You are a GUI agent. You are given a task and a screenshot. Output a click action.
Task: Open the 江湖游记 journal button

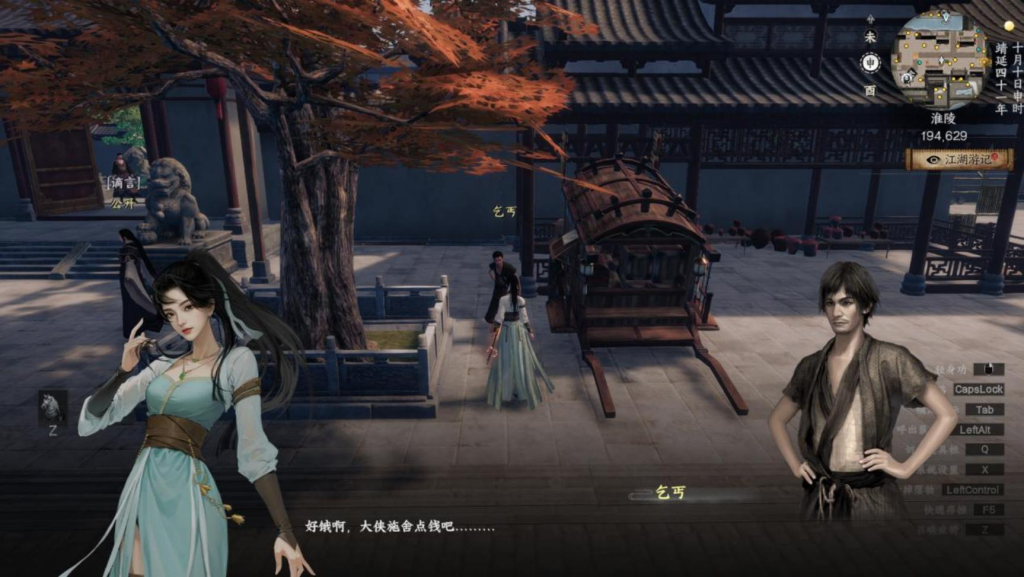959,159
